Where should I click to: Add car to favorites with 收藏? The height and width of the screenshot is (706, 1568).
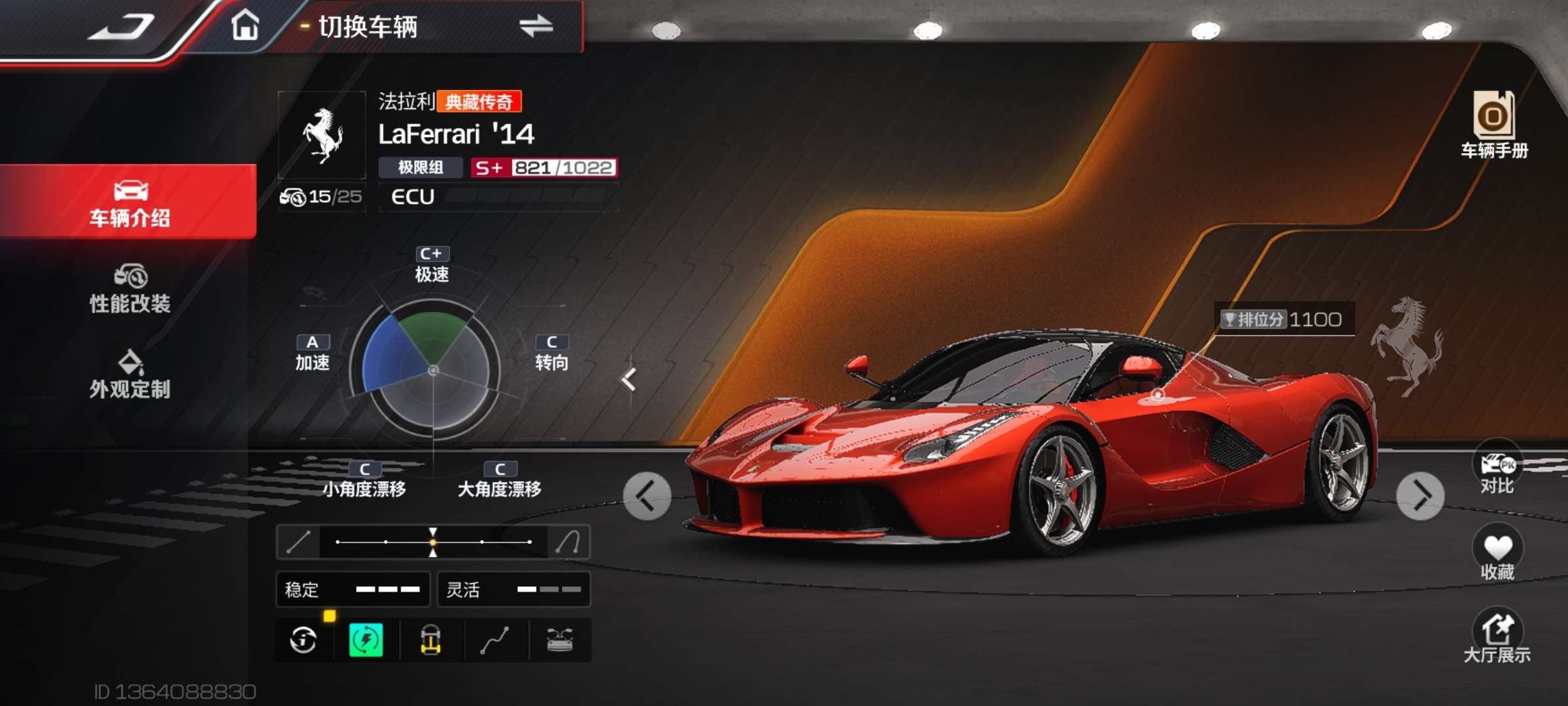[1497, 553]
